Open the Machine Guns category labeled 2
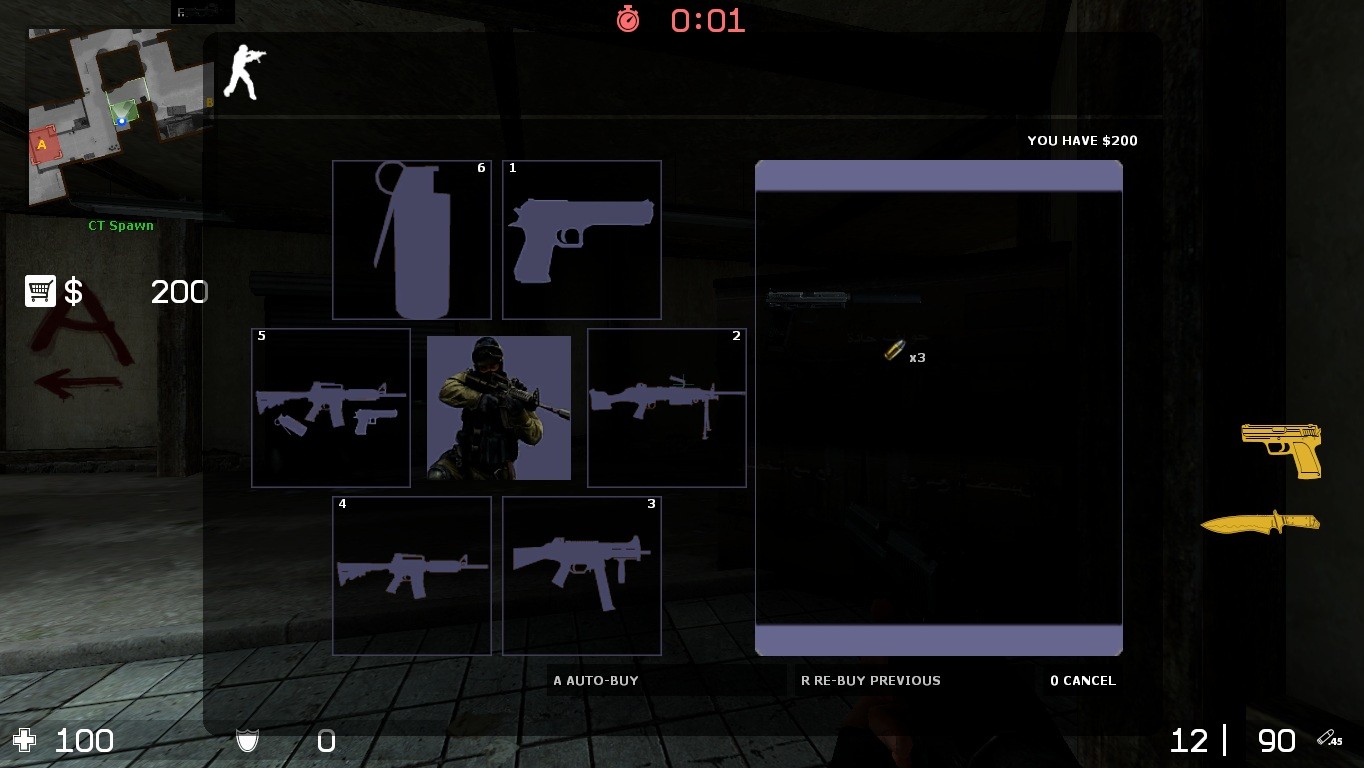1364x768 pixels. pos(666,407)
